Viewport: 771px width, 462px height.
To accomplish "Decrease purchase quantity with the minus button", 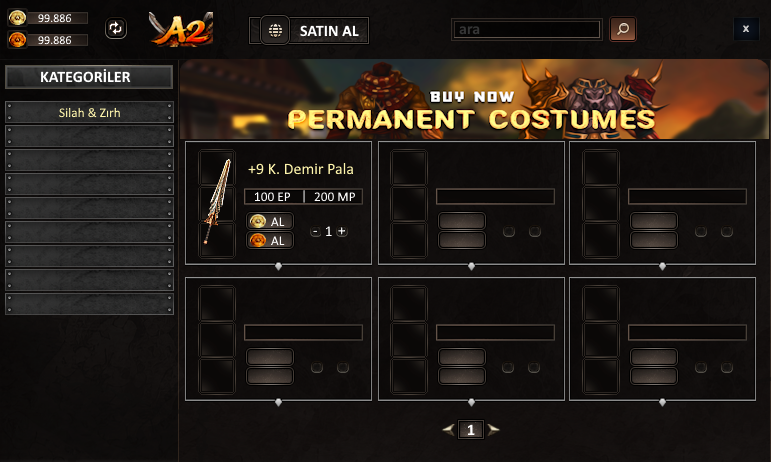I will (315, 231).
